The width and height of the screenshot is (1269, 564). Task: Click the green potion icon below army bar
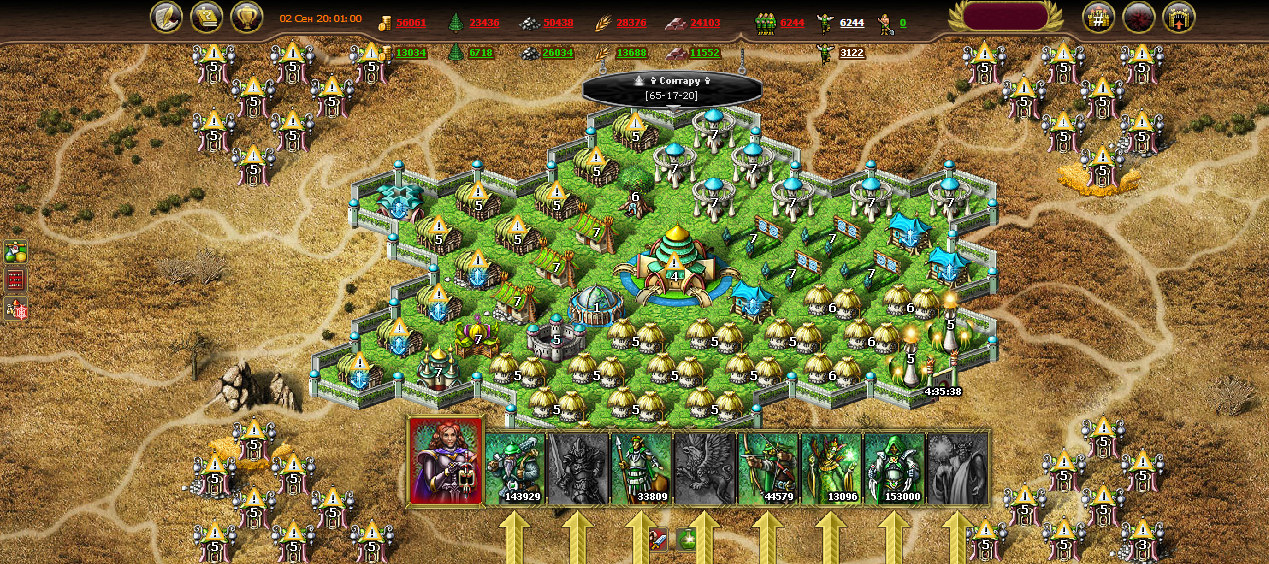coord(686,540)
